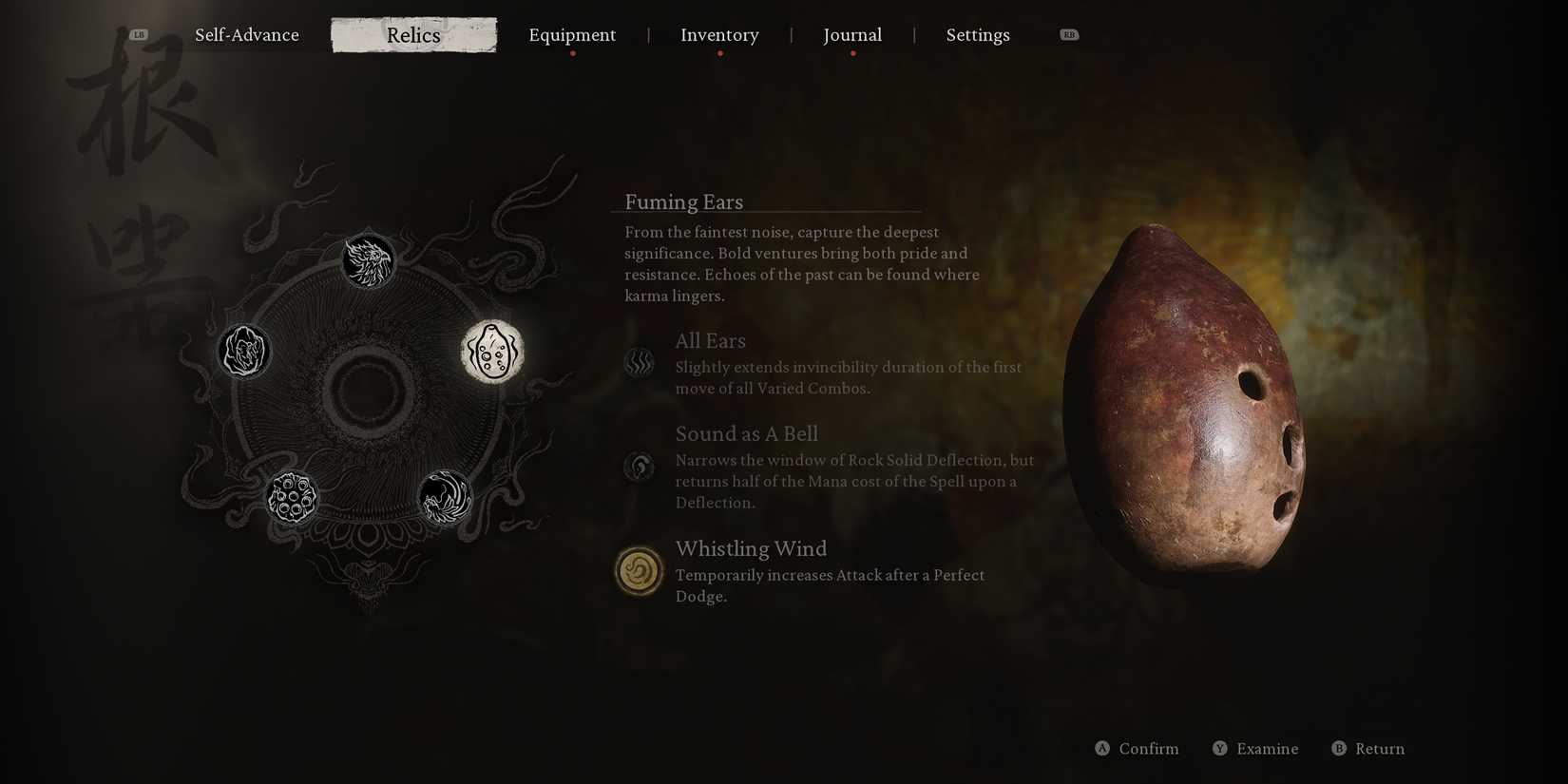This screenshot has width=1568, height=784.
Task: Select the beast-head relic icon on the left
Action: 244,352
